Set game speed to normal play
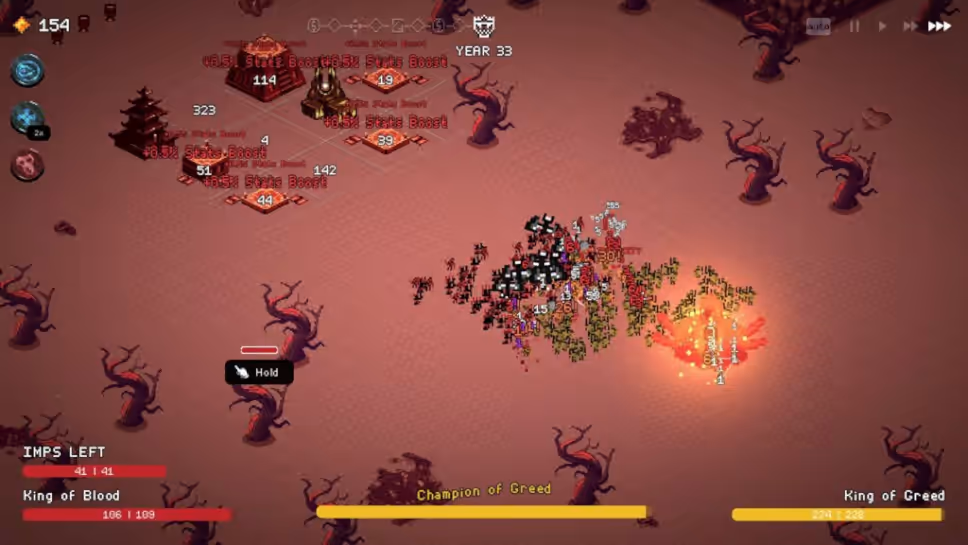968x545 pixels. coord(882,27)
